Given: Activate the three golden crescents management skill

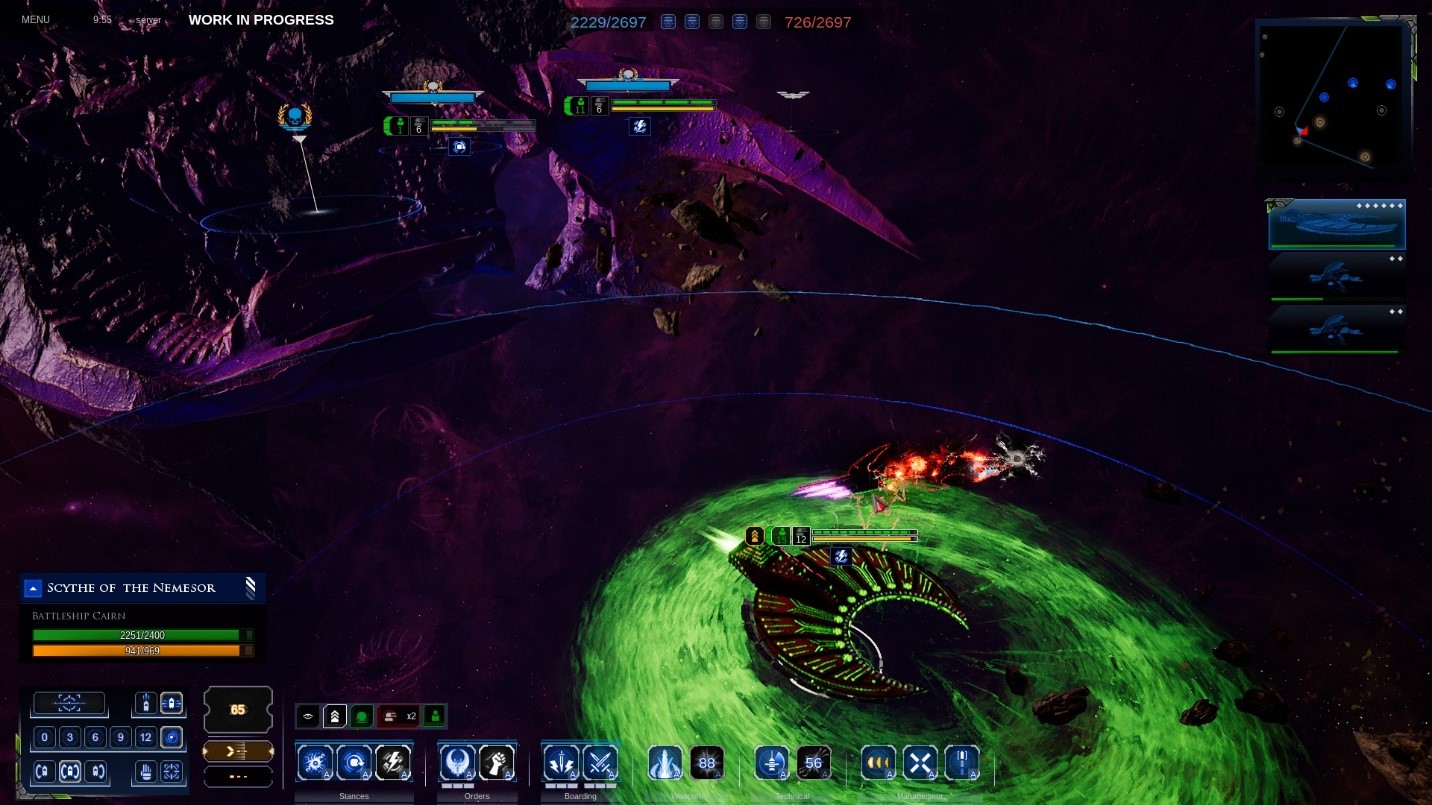Looking at the screenshot, I should pos(879,763).
